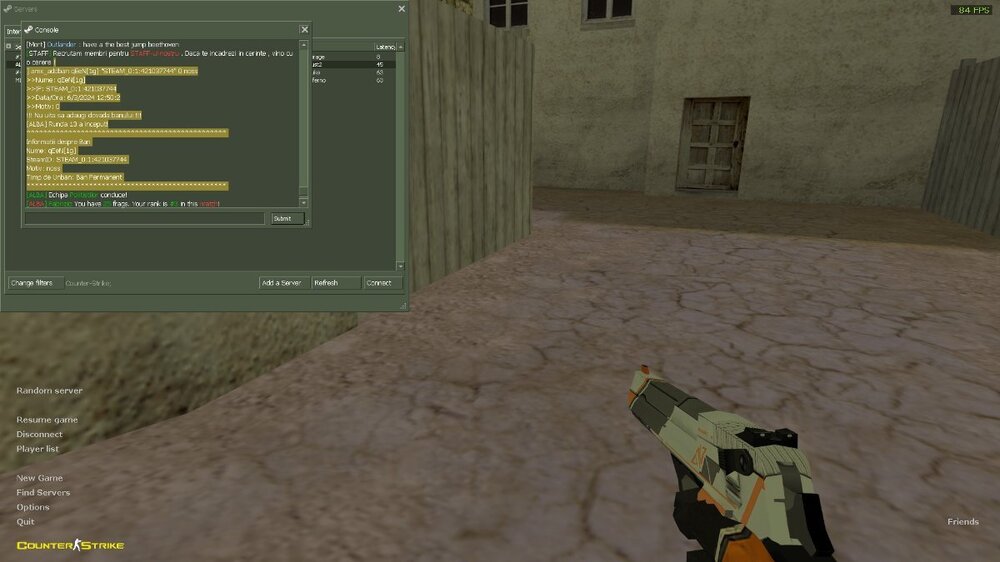Image resolution: width=1000 pixels, height=562 pixels.
Task: Click the console Submit button
Action: tap(287, 218)
